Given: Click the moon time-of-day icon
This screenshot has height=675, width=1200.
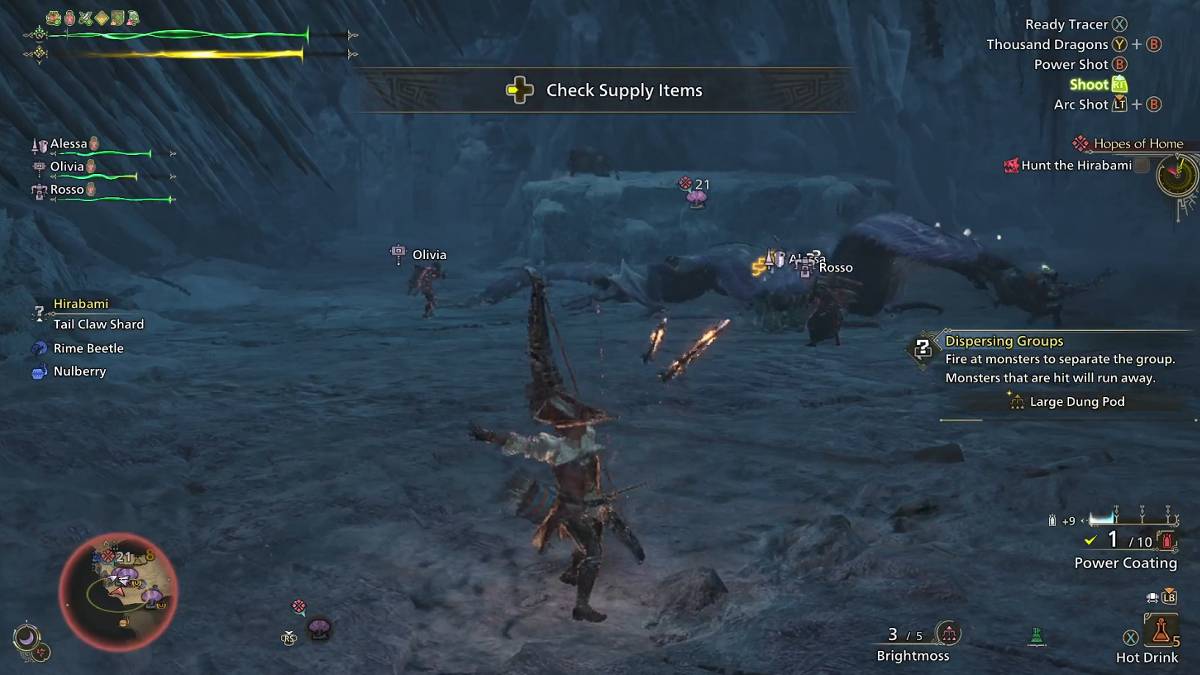Looking at the screenshot, I should (22, 635).
